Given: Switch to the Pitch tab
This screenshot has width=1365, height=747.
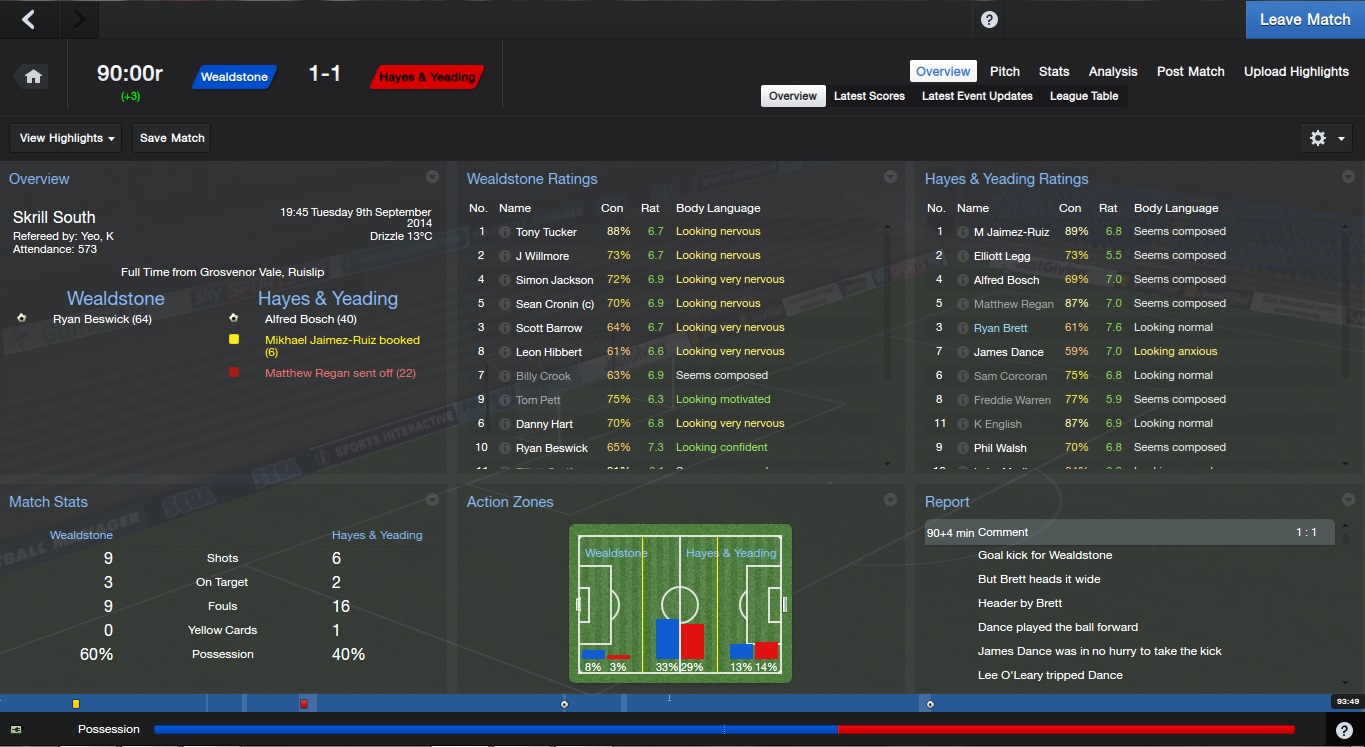Looking at the screenshot, I should [x=1004, y=71].
